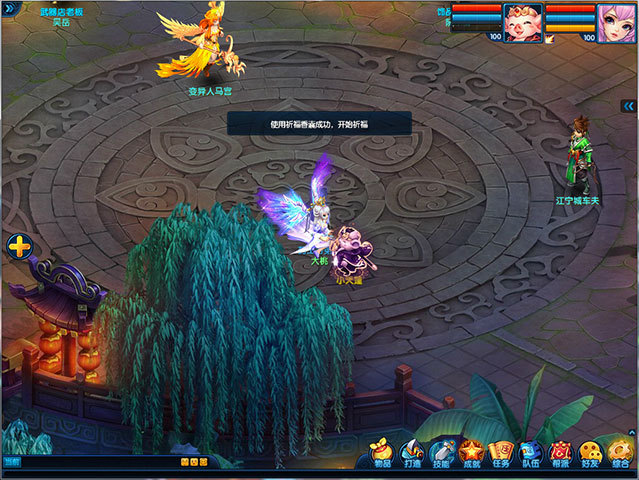This screenshot has width=639, height=480.
Task: Expand the side panel with double-arrow button
Action: click(628, 105)
